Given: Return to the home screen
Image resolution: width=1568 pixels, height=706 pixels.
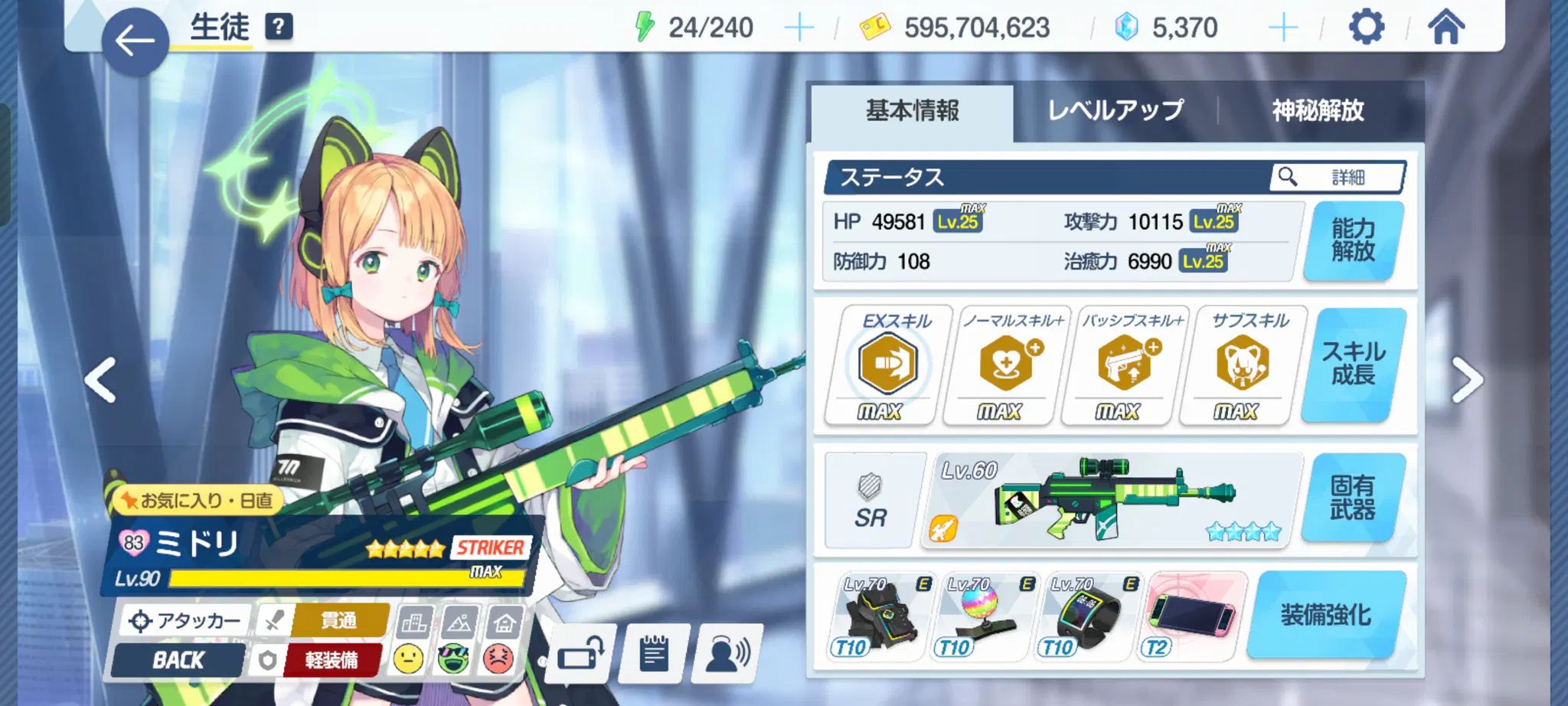Looking at the screenshot, I should click(x=1445, y=28).
